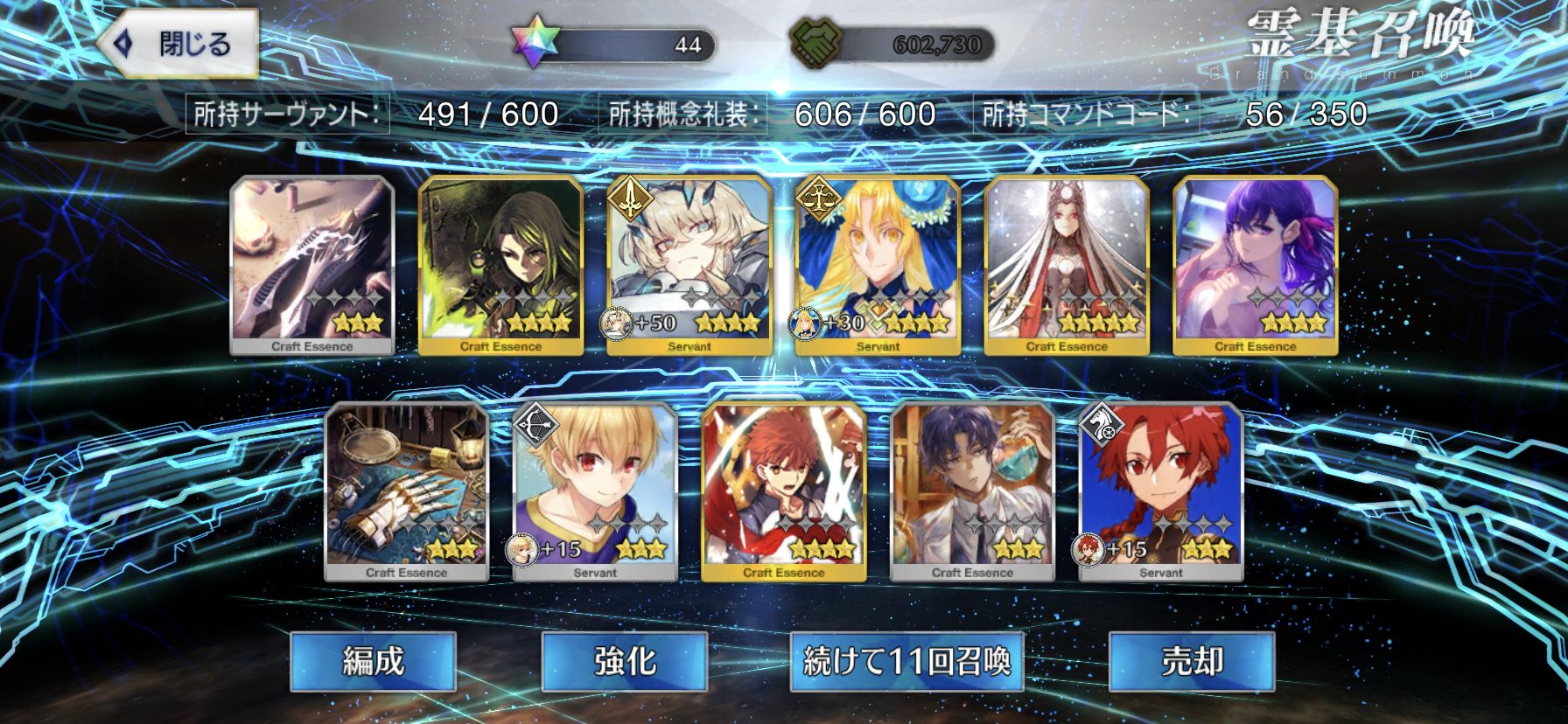Select the Saber Servant card with +50
Viewport: 1568px width, 724px height.
(689, 264)
